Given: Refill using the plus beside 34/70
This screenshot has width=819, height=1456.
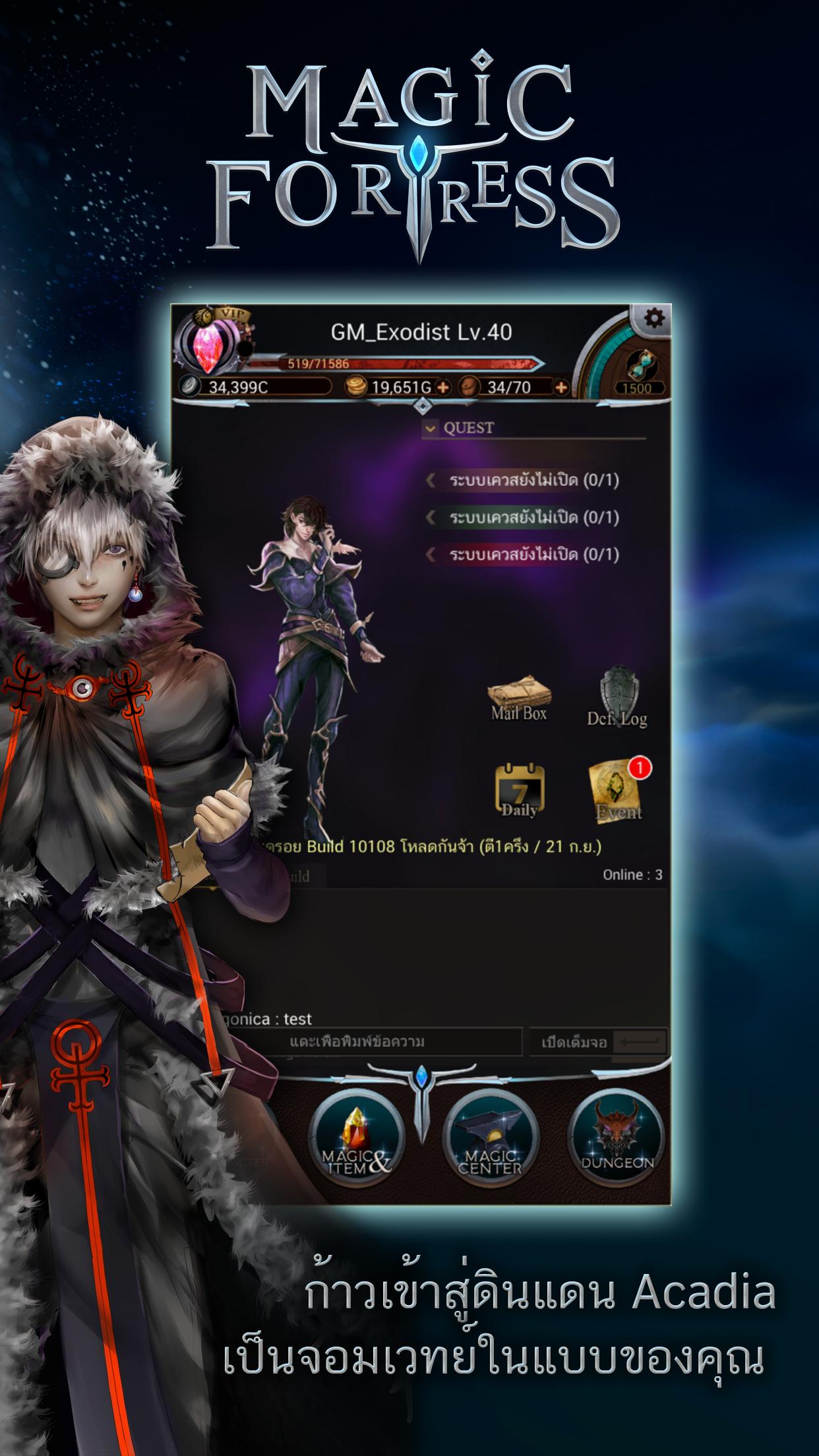Looking at the screenshot, I should pos(561,388).
